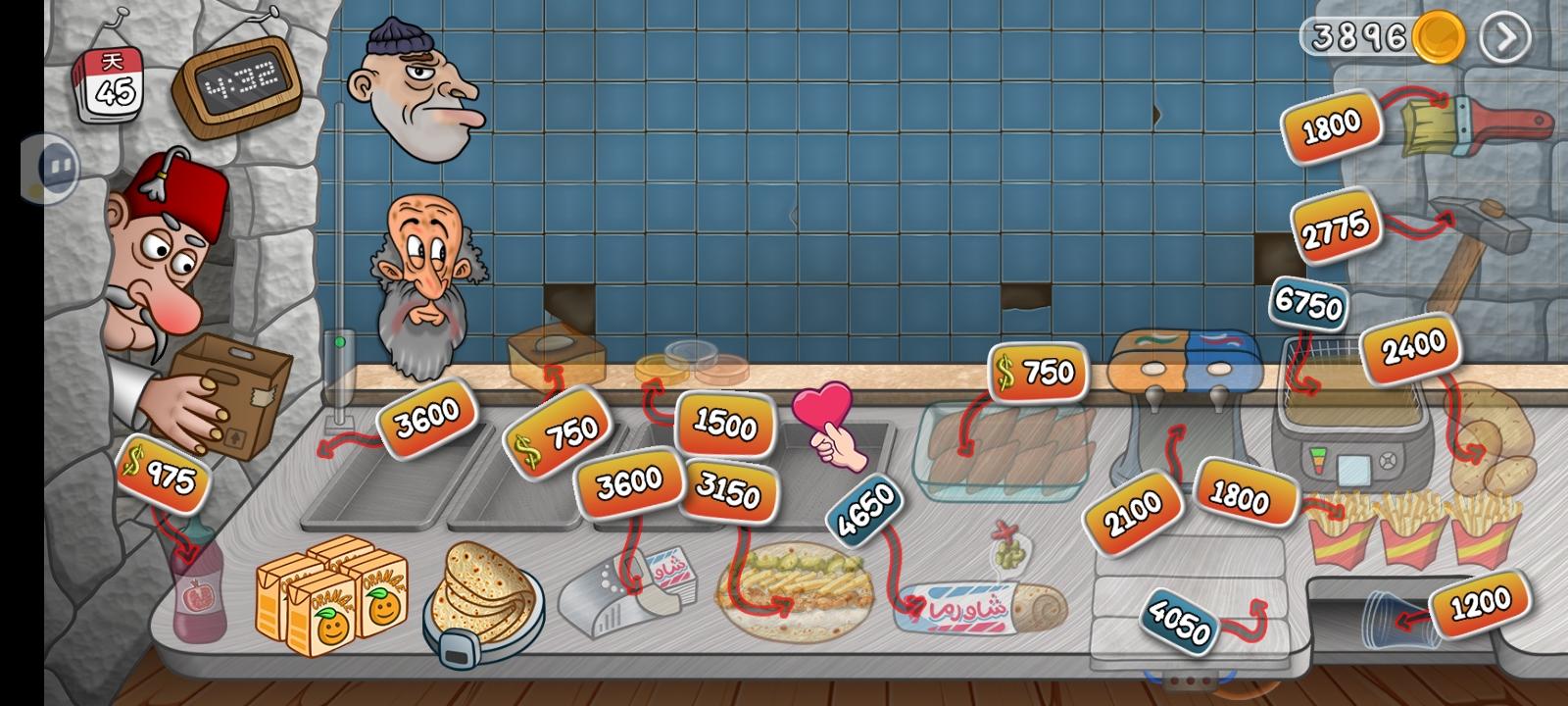This screenshot has width=1568, height=706.
Task: Buy the potatoes priced at 2400
Action: coord(1412,348)
